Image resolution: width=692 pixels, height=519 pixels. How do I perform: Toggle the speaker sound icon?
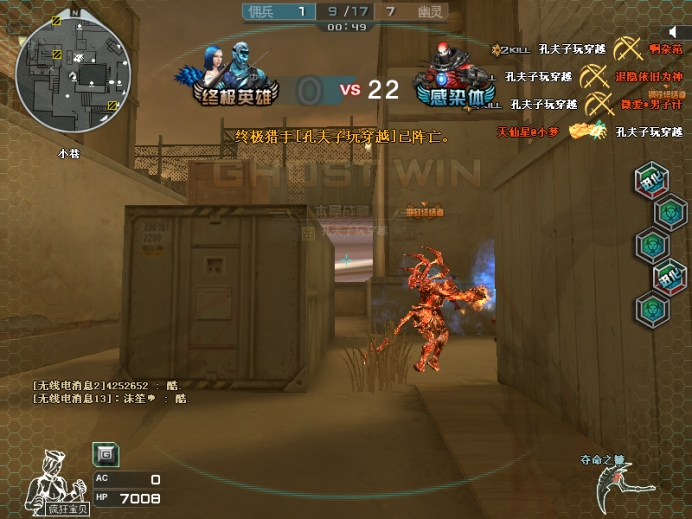tap(674, 33)
